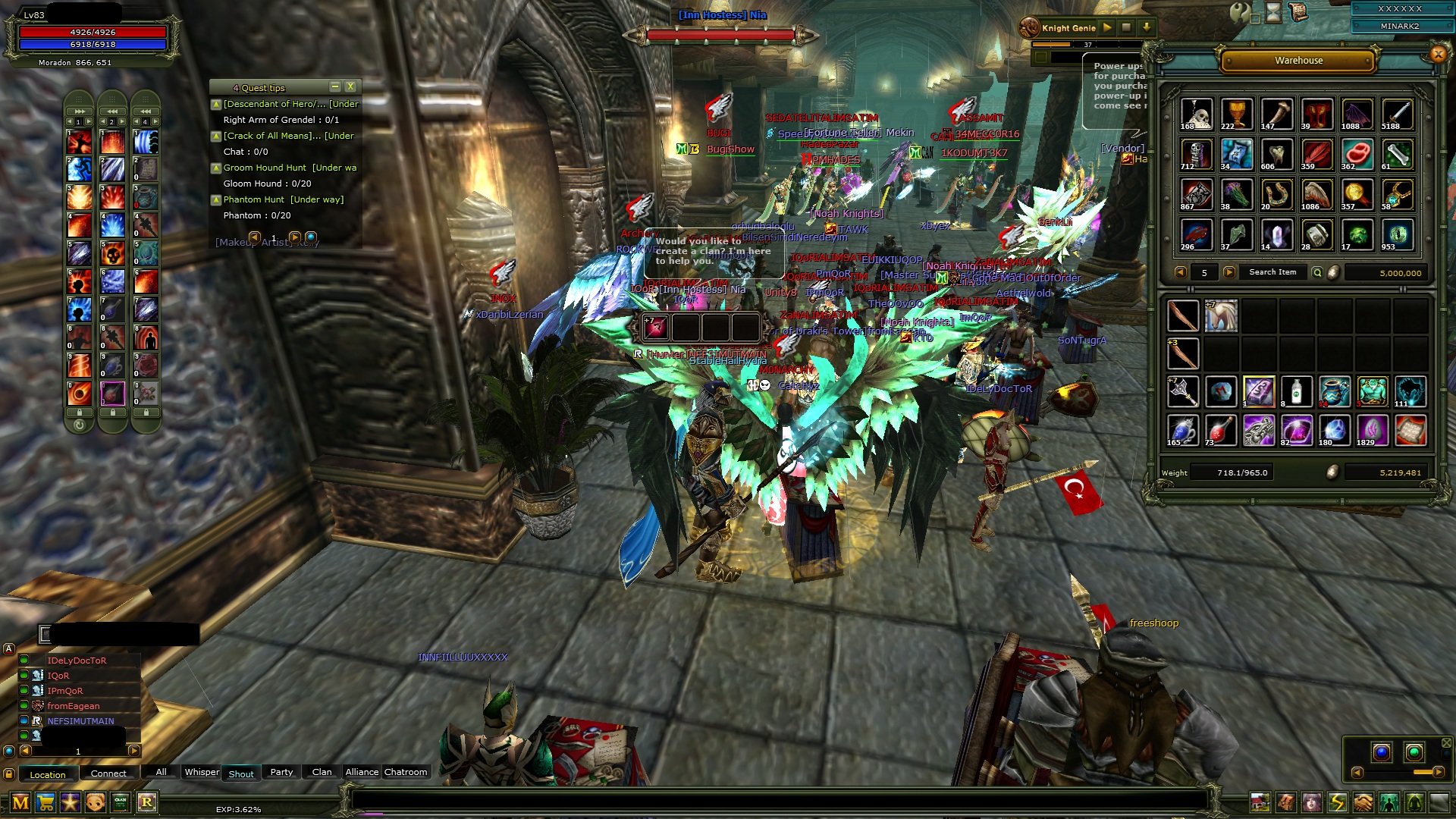
Task: Click the Location button
Action: tap(47, 774)
